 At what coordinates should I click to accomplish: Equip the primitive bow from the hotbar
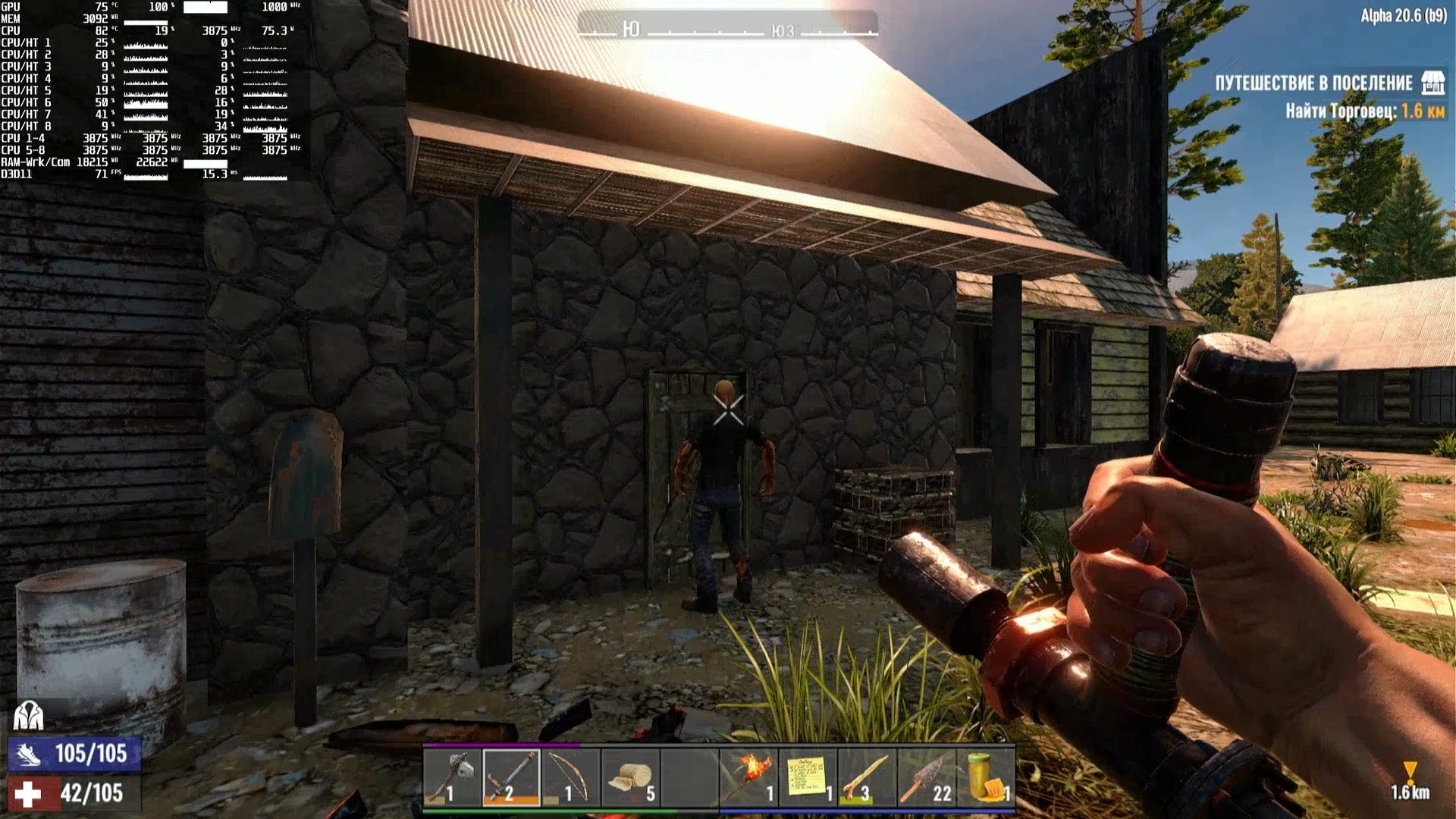click(570, 777)
